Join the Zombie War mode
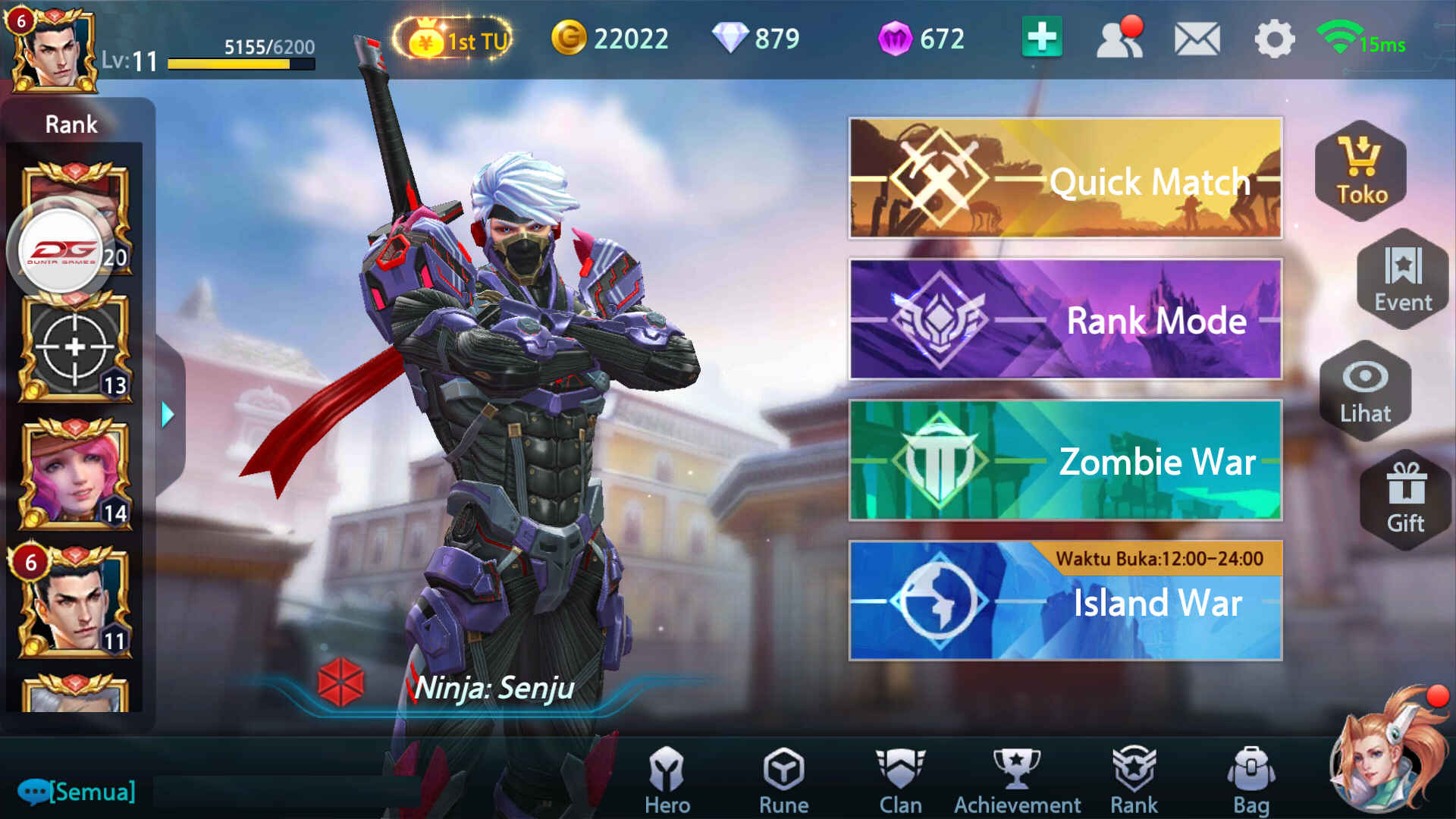The image size is (1456, 819). pyautogui.click(x=1065, y=461)
